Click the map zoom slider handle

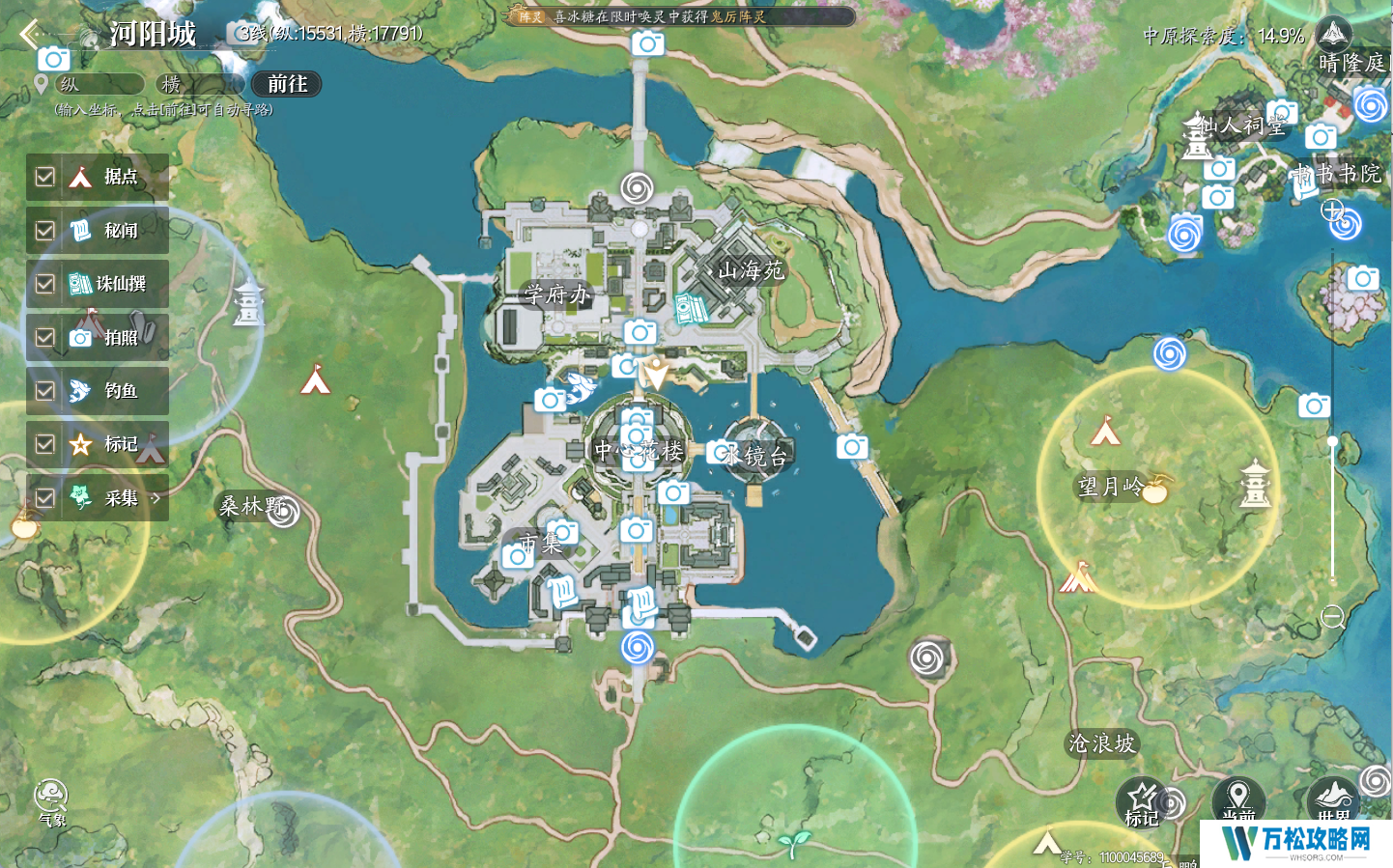tap(1333, 441)
